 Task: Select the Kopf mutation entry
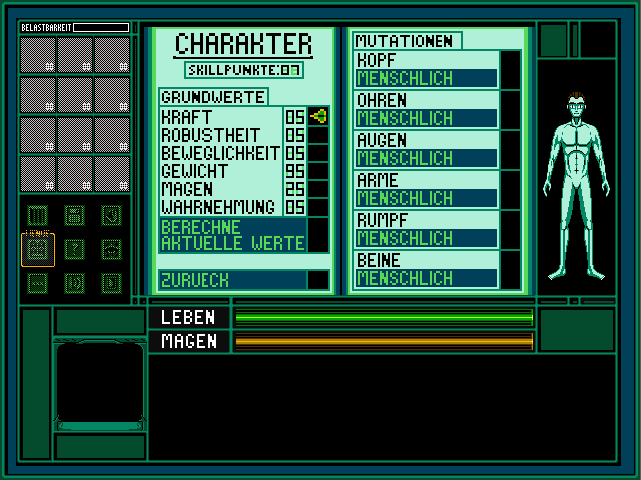pos(426,69)
